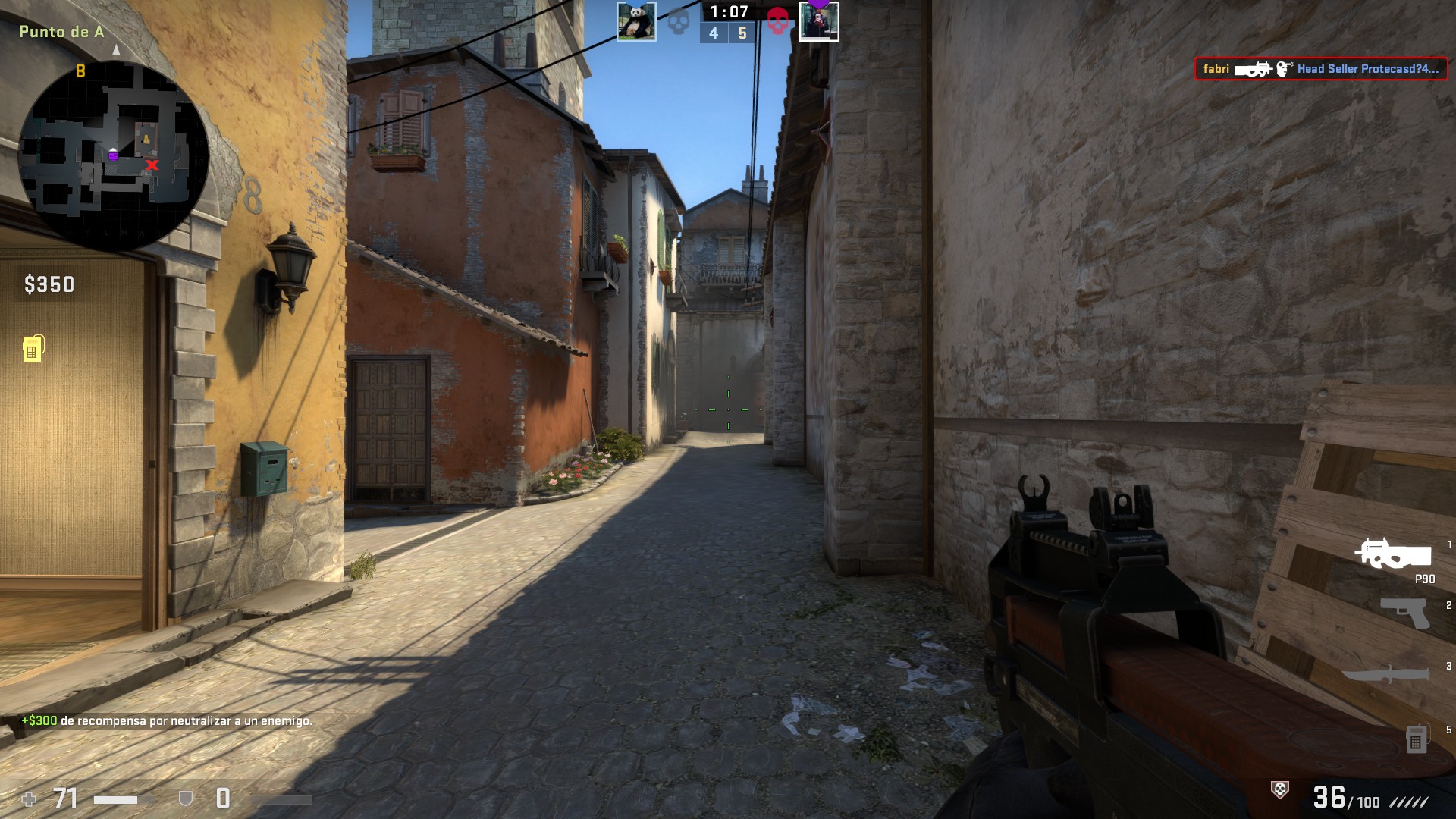Select the knife weapon slot
The height and width of the screenshot is (819, 1456).
[x=1387, y=674]
